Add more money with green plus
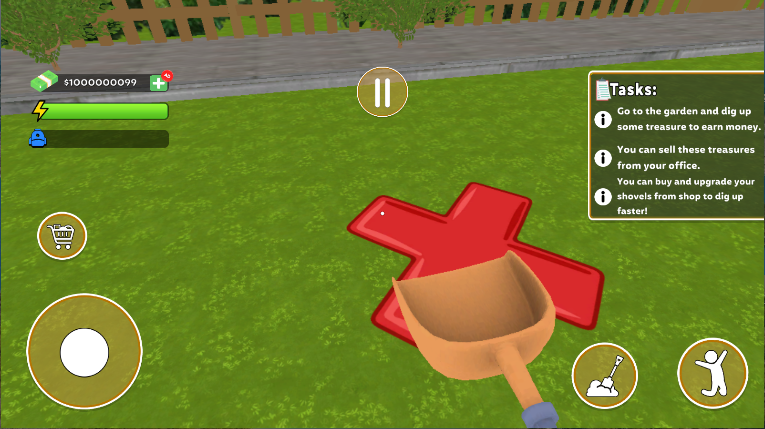 pos(158,82)
